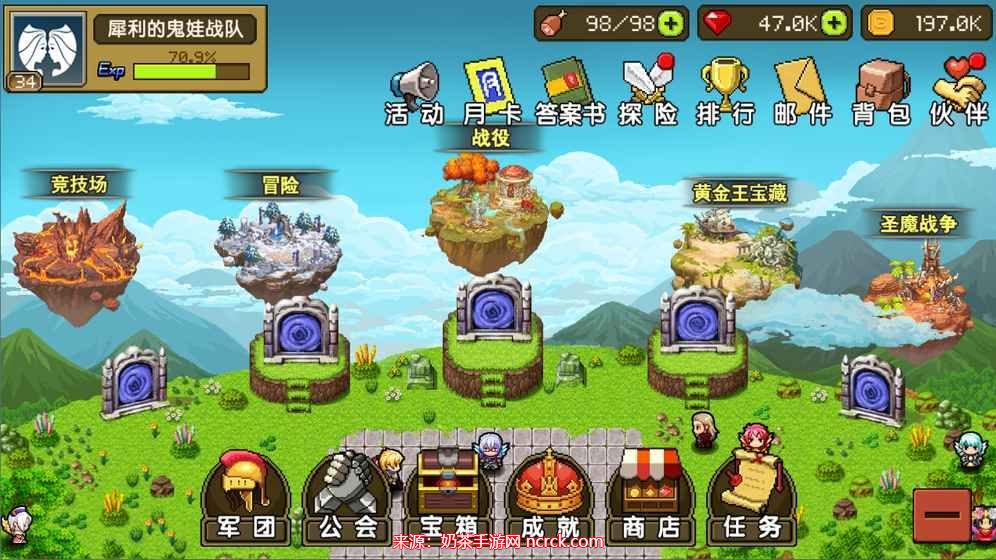Check the 邮件 mail envelope
The height and width of the screenshot is (560, 996).
click(x=802, y=91)
